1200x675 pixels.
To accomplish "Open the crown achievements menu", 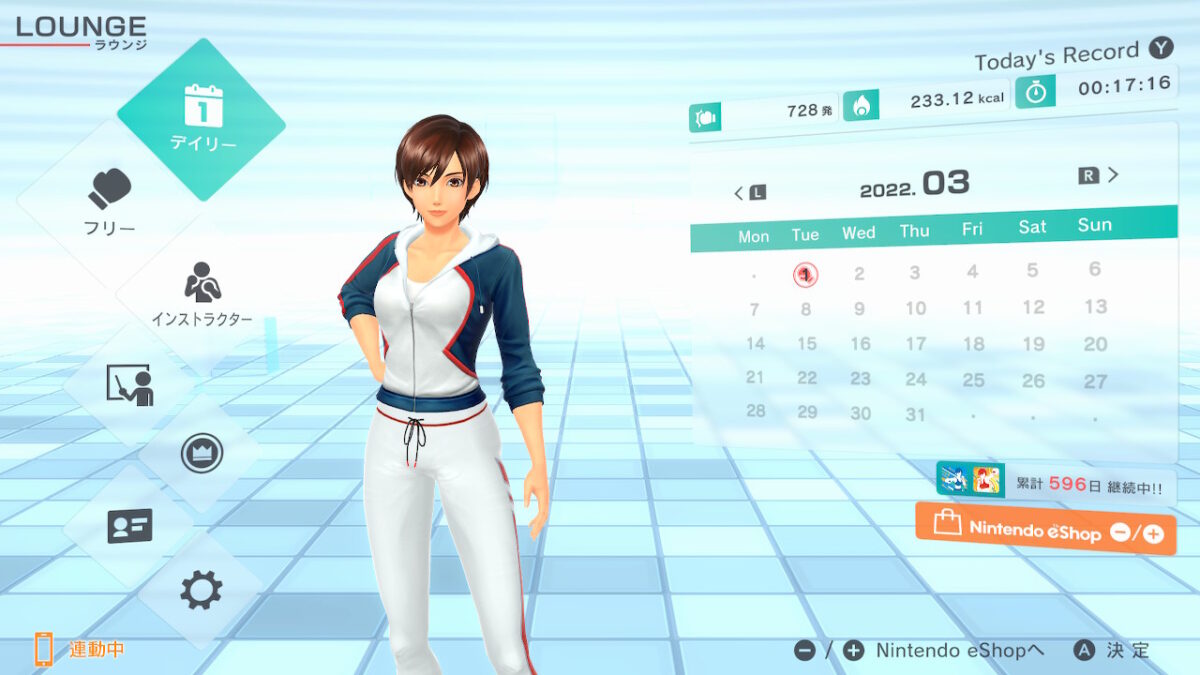I will (201, 453).
